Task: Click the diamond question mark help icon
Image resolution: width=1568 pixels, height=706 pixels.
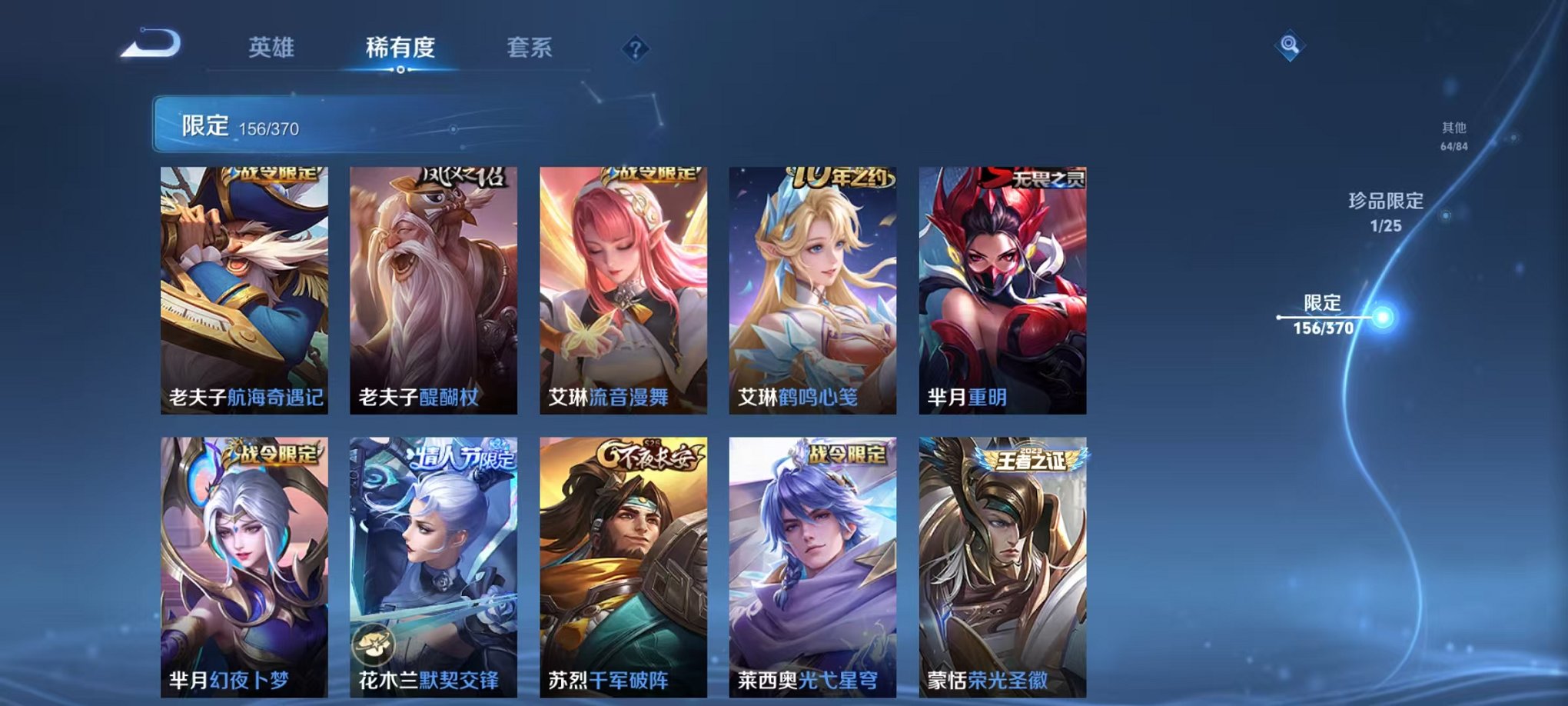Action: click(x=635, y=49)
